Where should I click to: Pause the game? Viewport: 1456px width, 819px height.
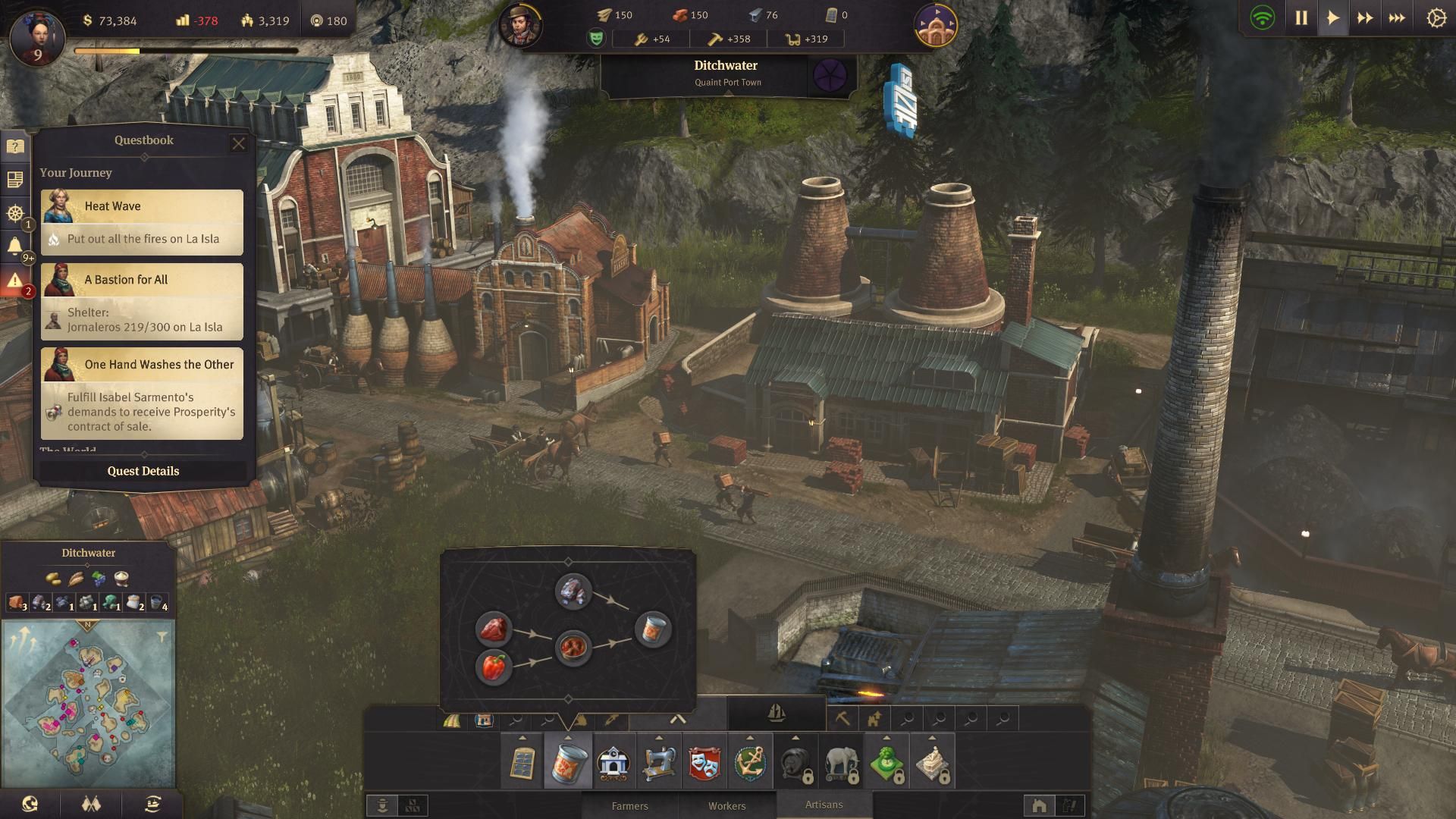pyautogui.click(x=1301, y=18)
